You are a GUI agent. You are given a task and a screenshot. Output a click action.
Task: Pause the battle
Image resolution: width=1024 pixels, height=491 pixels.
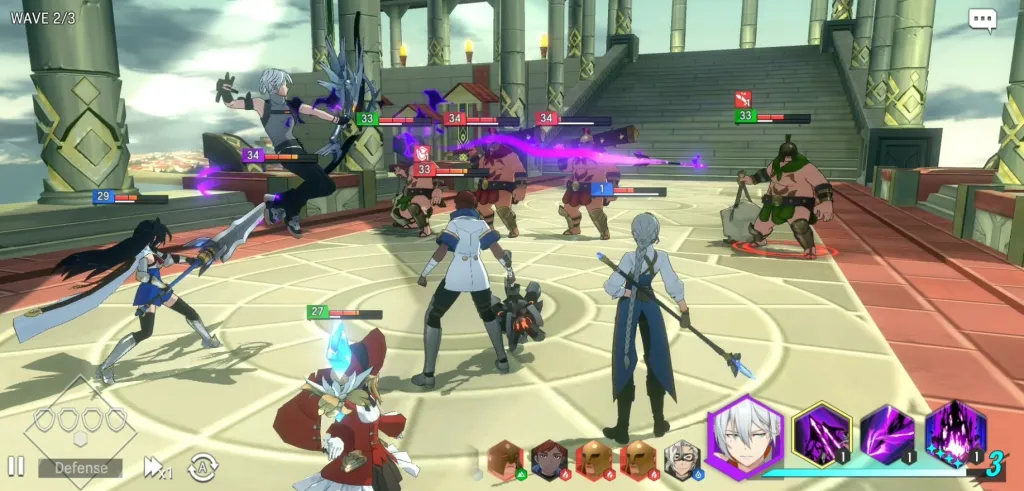click(16, 466)
